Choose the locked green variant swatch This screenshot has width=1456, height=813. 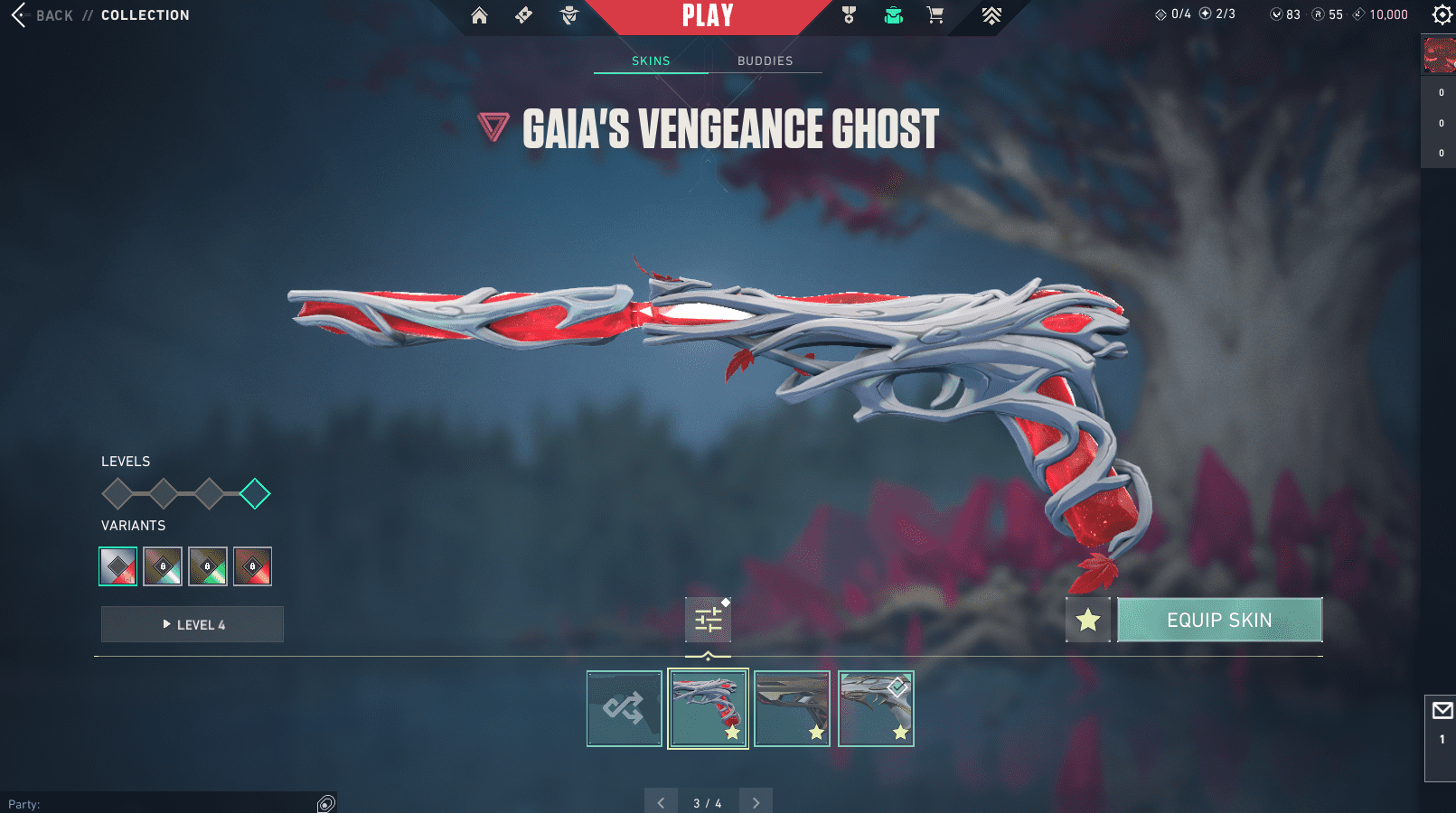point(208,566)
